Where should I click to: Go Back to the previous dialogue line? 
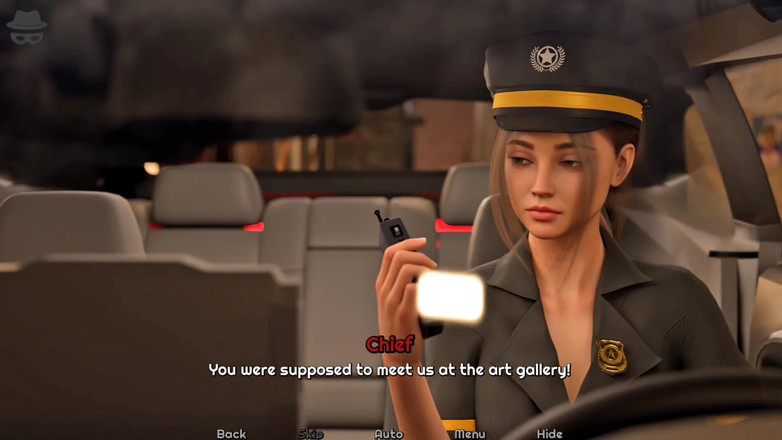tap(231, 433)
